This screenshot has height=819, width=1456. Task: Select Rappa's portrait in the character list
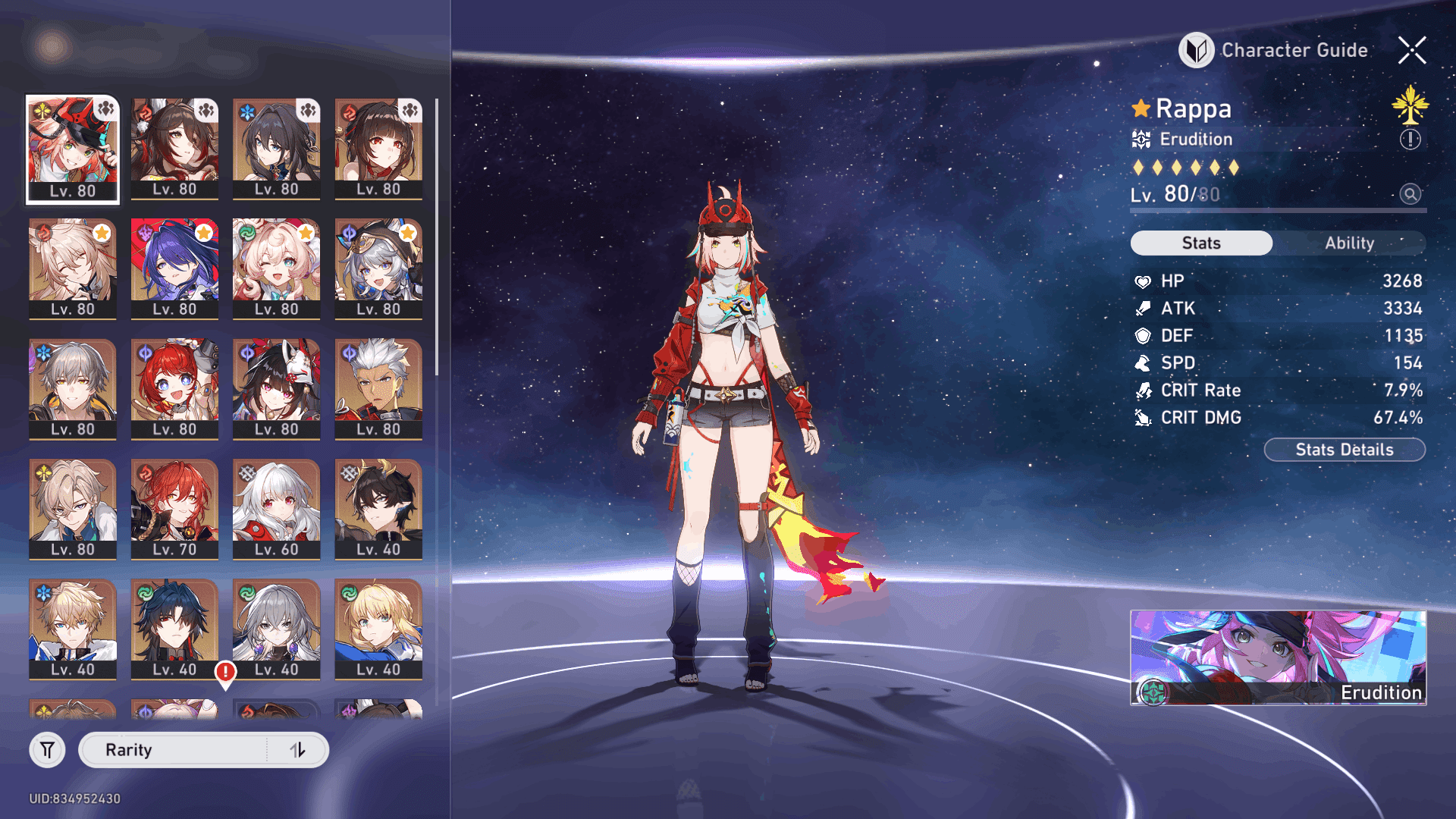coord(73,149)
